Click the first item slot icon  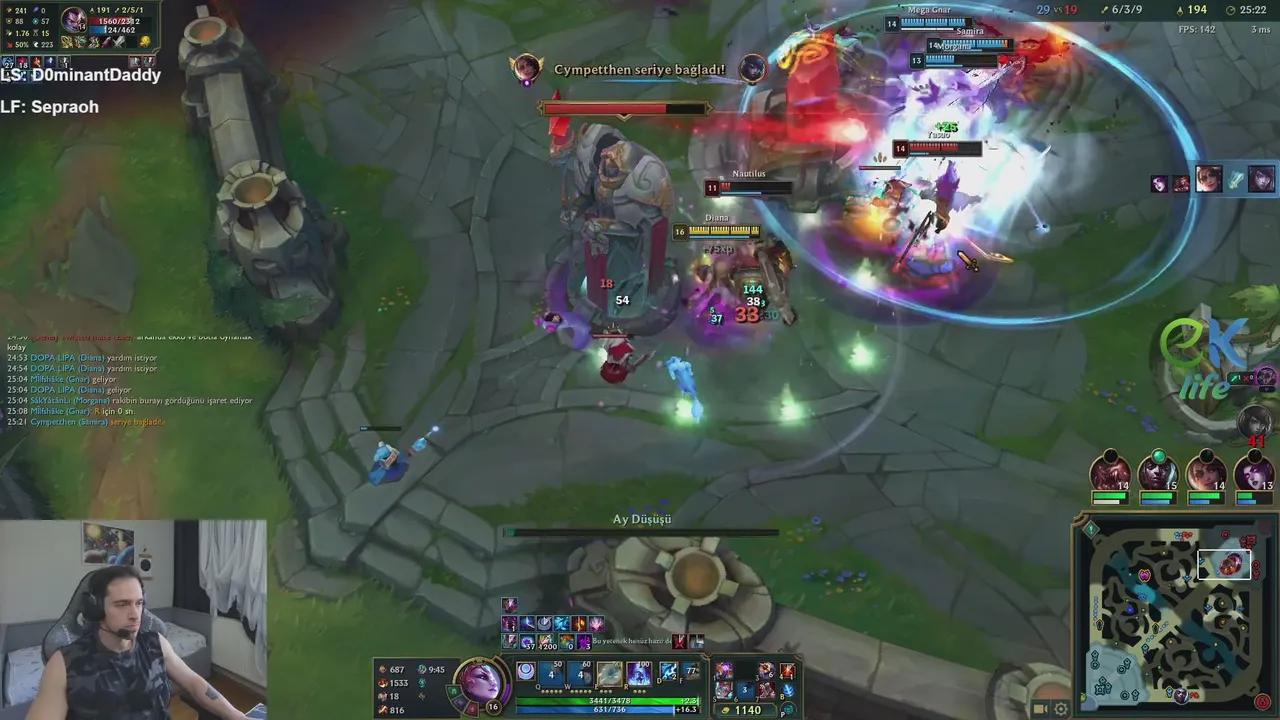click(x=724, y=670)
